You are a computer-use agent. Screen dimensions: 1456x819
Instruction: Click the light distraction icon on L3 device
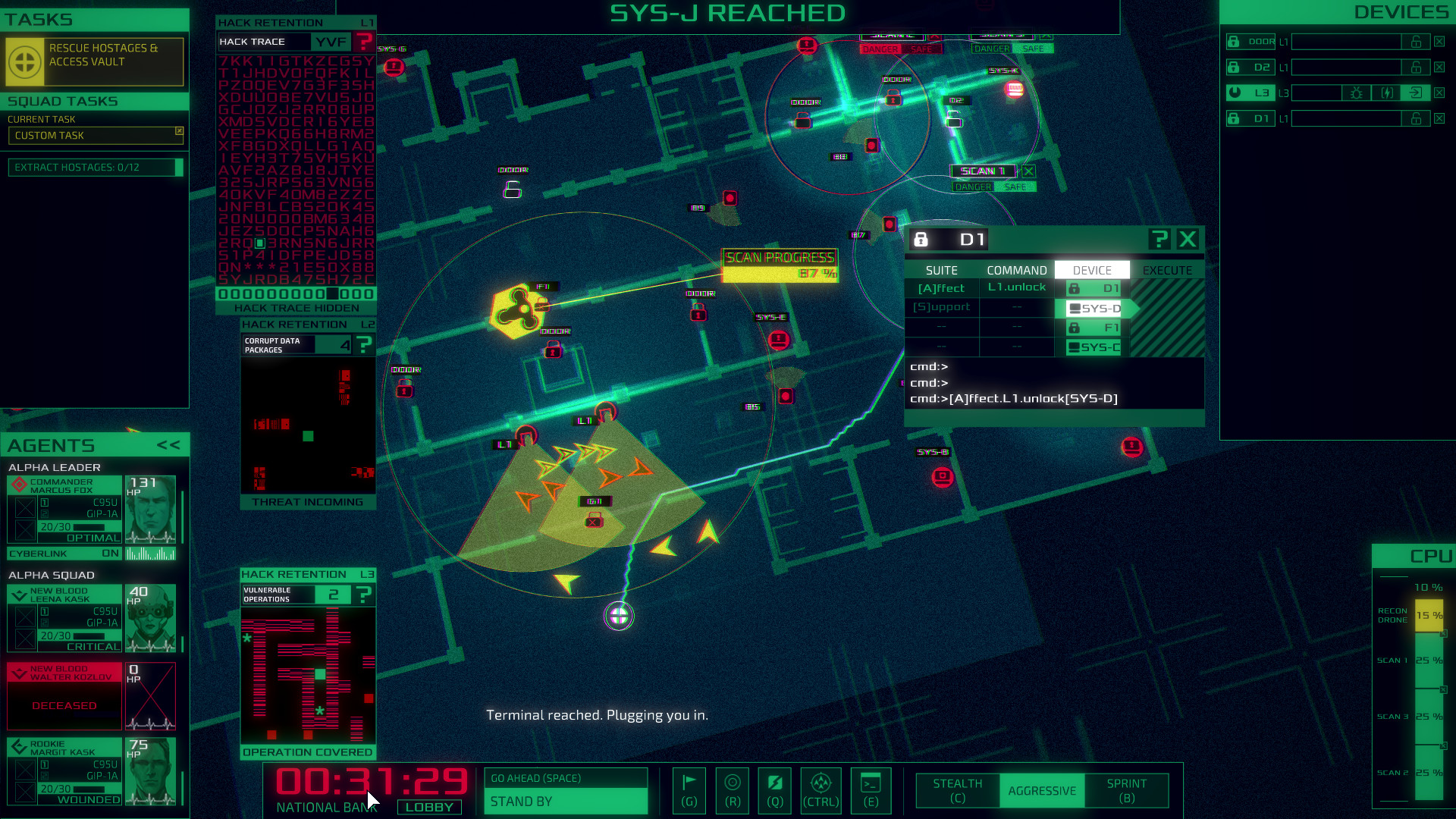pyautogui.click(x=1357, y=93)
